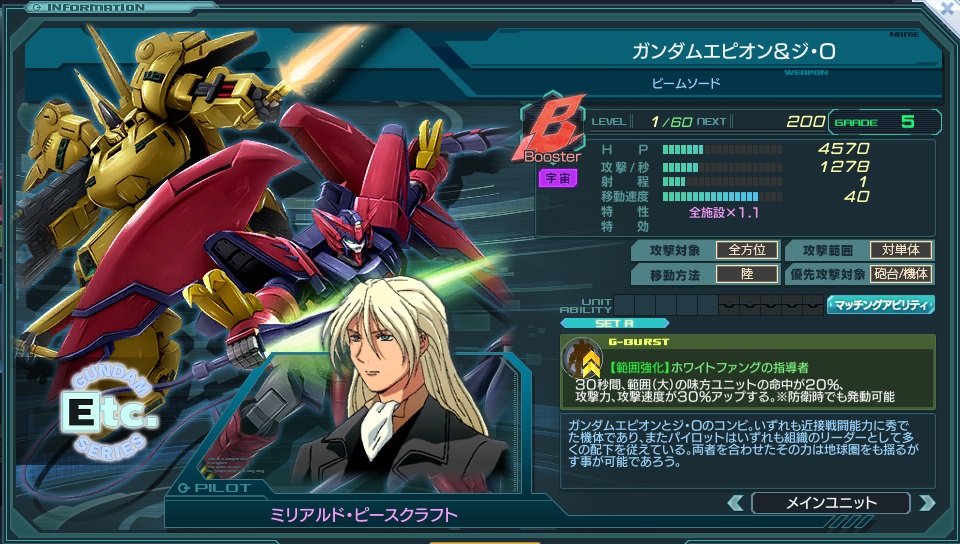Show the previous unit with the left arrow

(x=736, y=503)
